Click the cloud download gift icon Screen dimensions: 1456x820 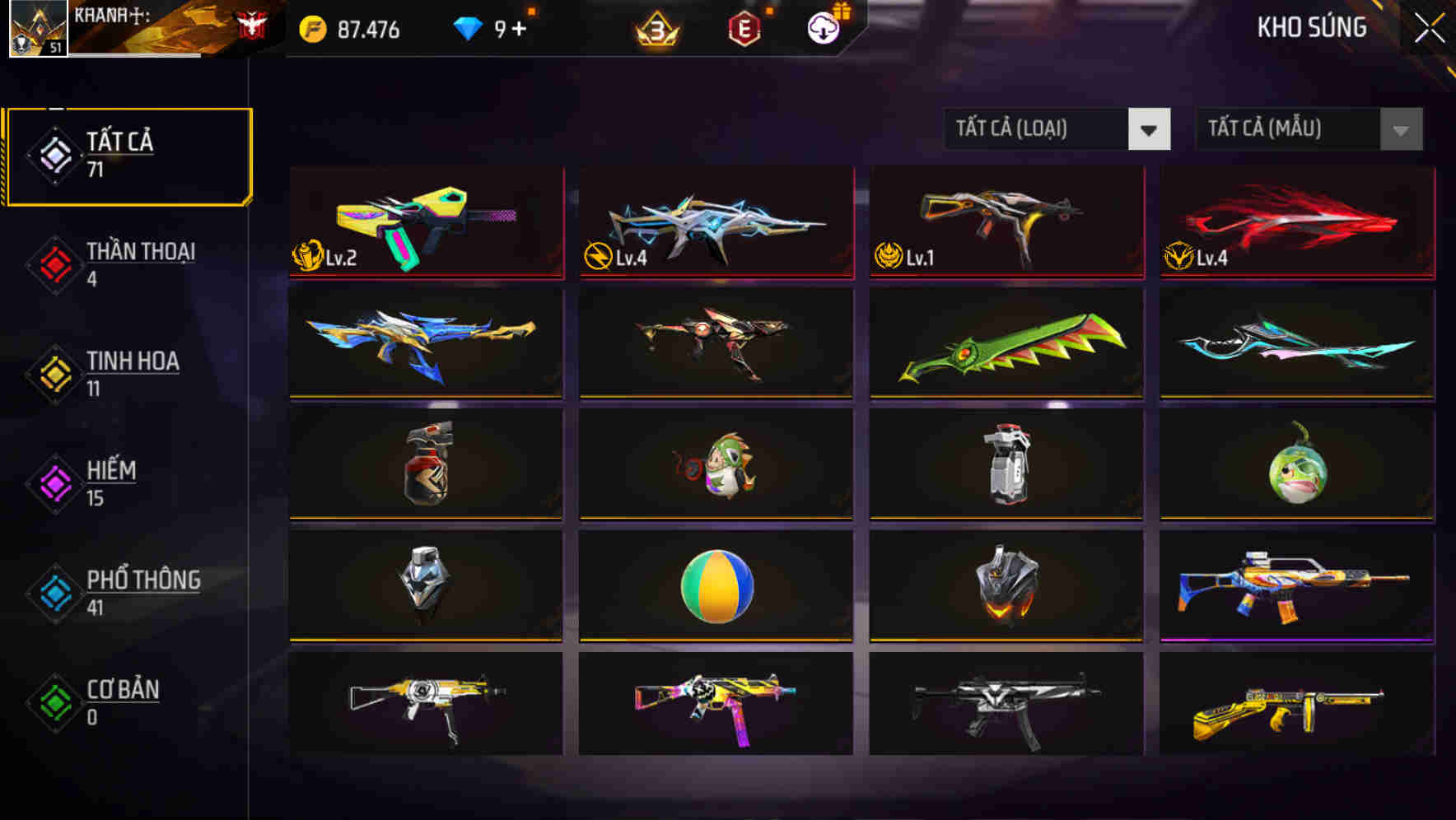tap(822, 30)
